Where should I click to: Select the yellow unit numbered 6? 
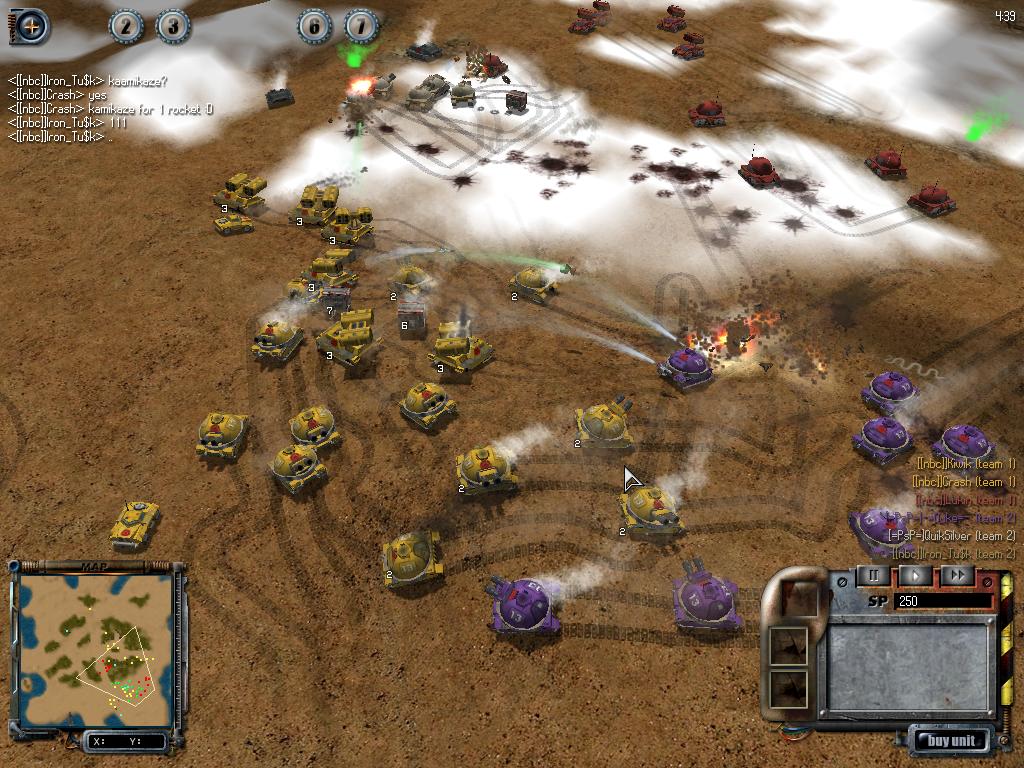413,314
